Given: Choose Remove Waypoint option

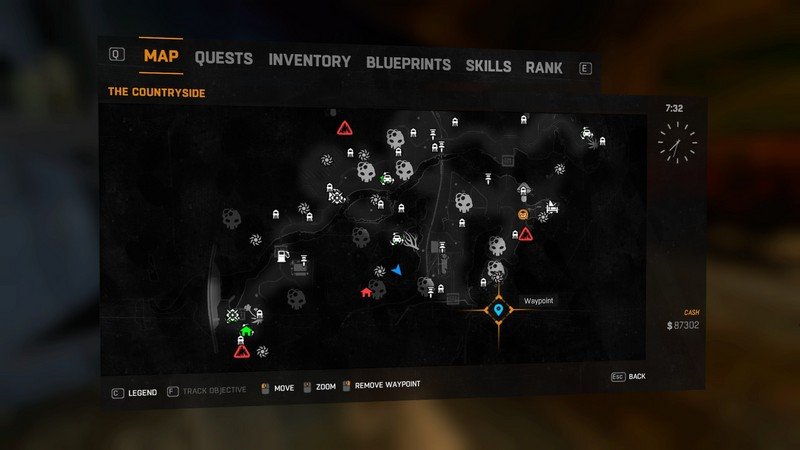Looking at the screenshot, I should (386, 386).
